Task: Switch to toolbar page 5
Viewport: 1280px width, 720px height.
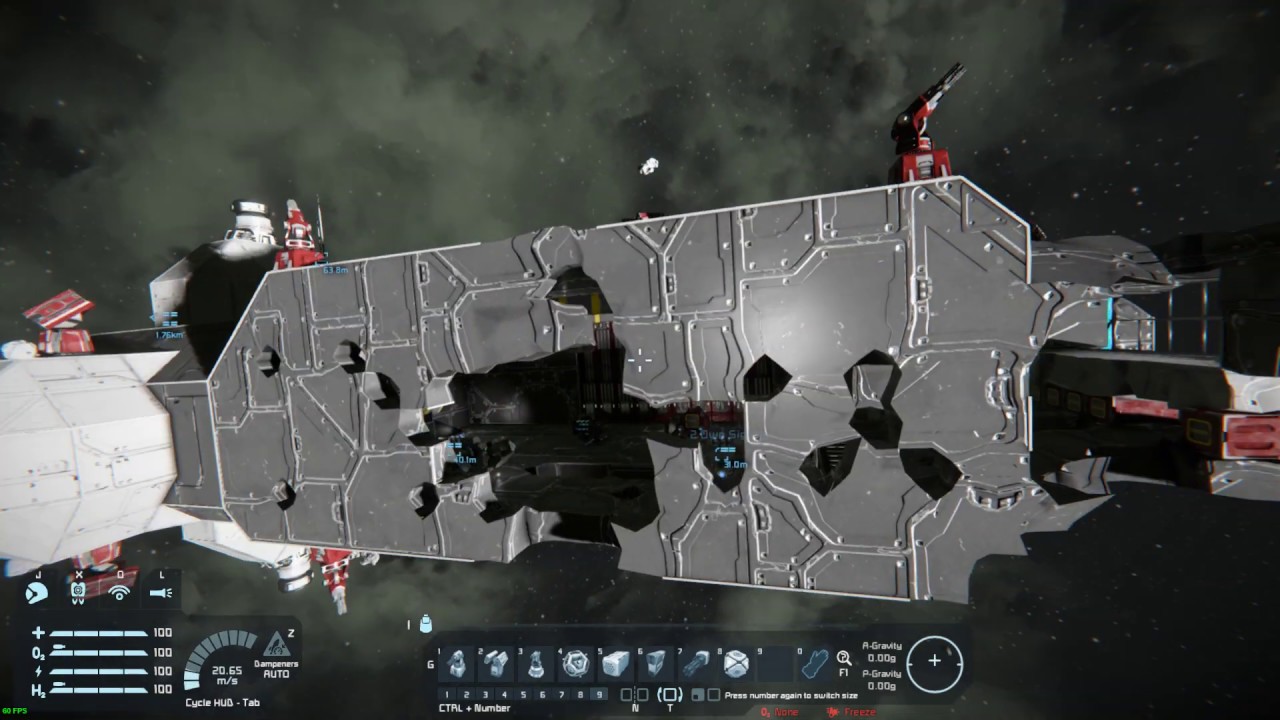Action: tap(524, 694)
